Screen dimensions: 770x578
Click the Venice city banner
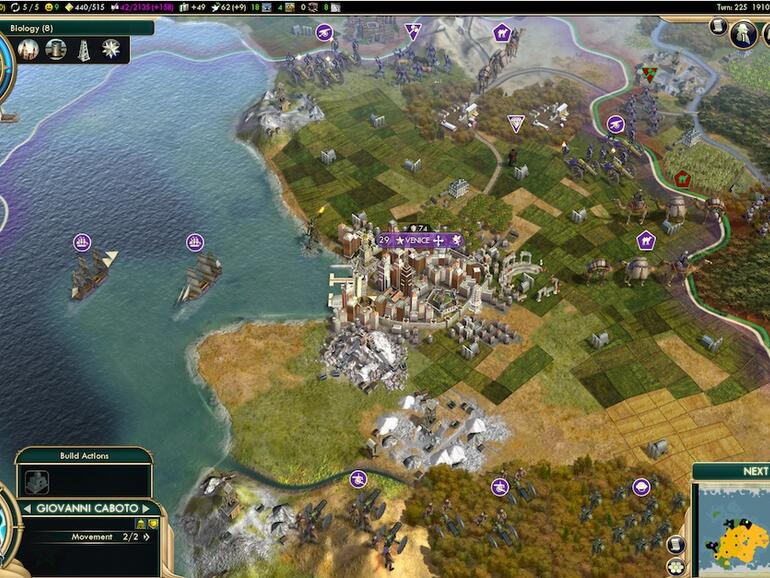(x=420, y=240)
